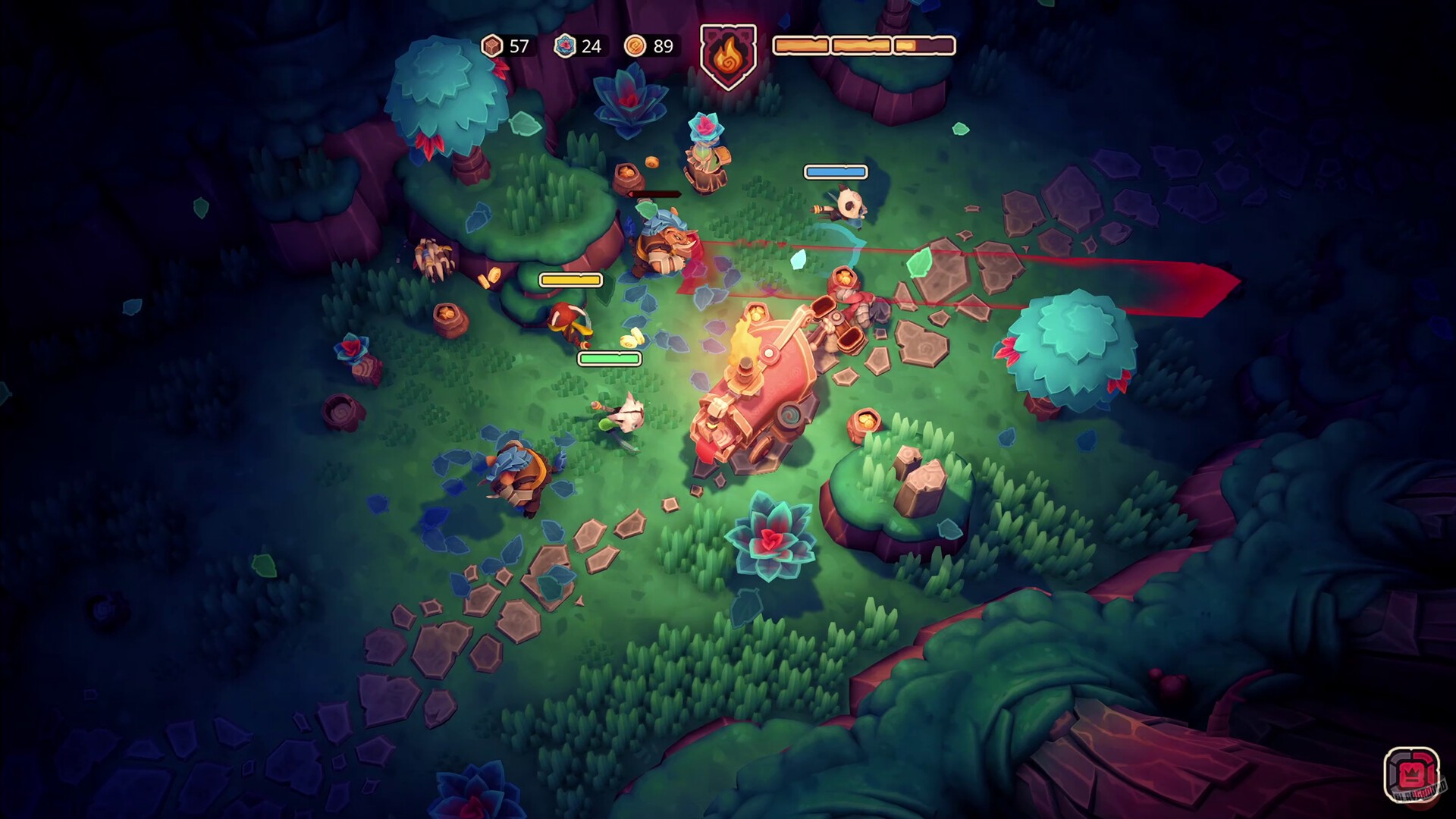Click the wood block resource icon
Viewport: 1456px width, 819px height.
[491, 45]
